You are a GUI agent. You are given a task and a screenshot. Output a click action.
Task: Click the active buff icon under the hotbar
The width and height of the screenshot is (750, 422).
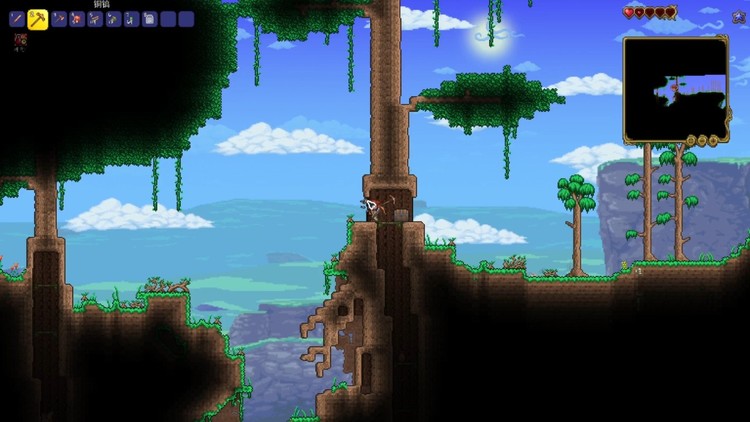click(x=20, y=40)
